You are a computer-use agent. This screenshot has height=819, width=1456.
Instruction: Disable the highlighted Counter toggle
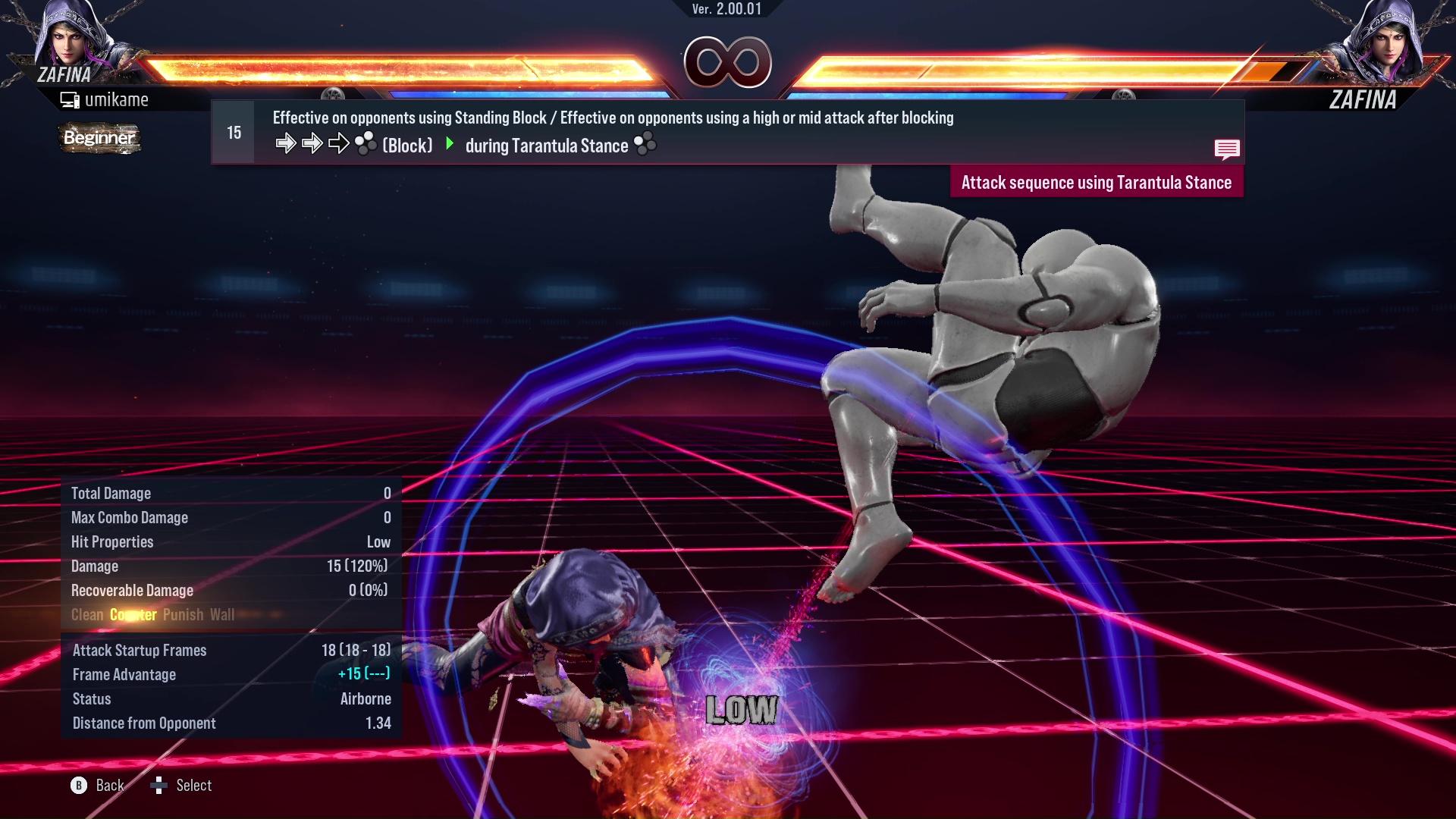(133, 615)
